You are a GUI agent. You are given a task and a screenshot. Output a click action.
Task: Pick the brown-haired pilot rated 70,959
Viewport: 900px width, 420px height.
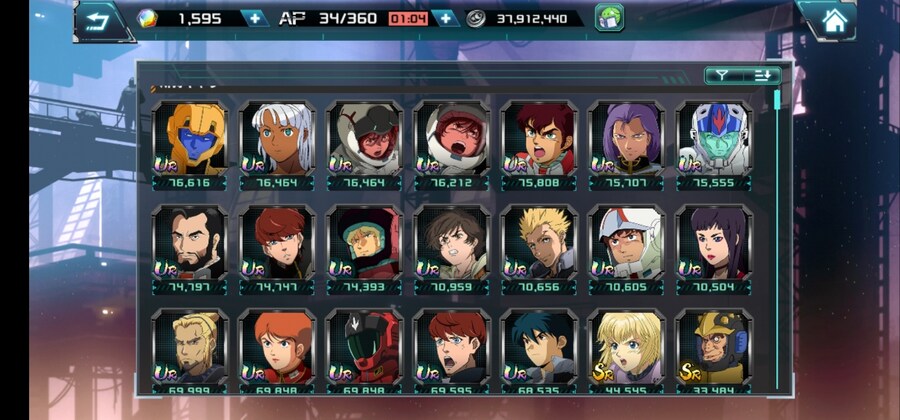click(x=452, y=249)
